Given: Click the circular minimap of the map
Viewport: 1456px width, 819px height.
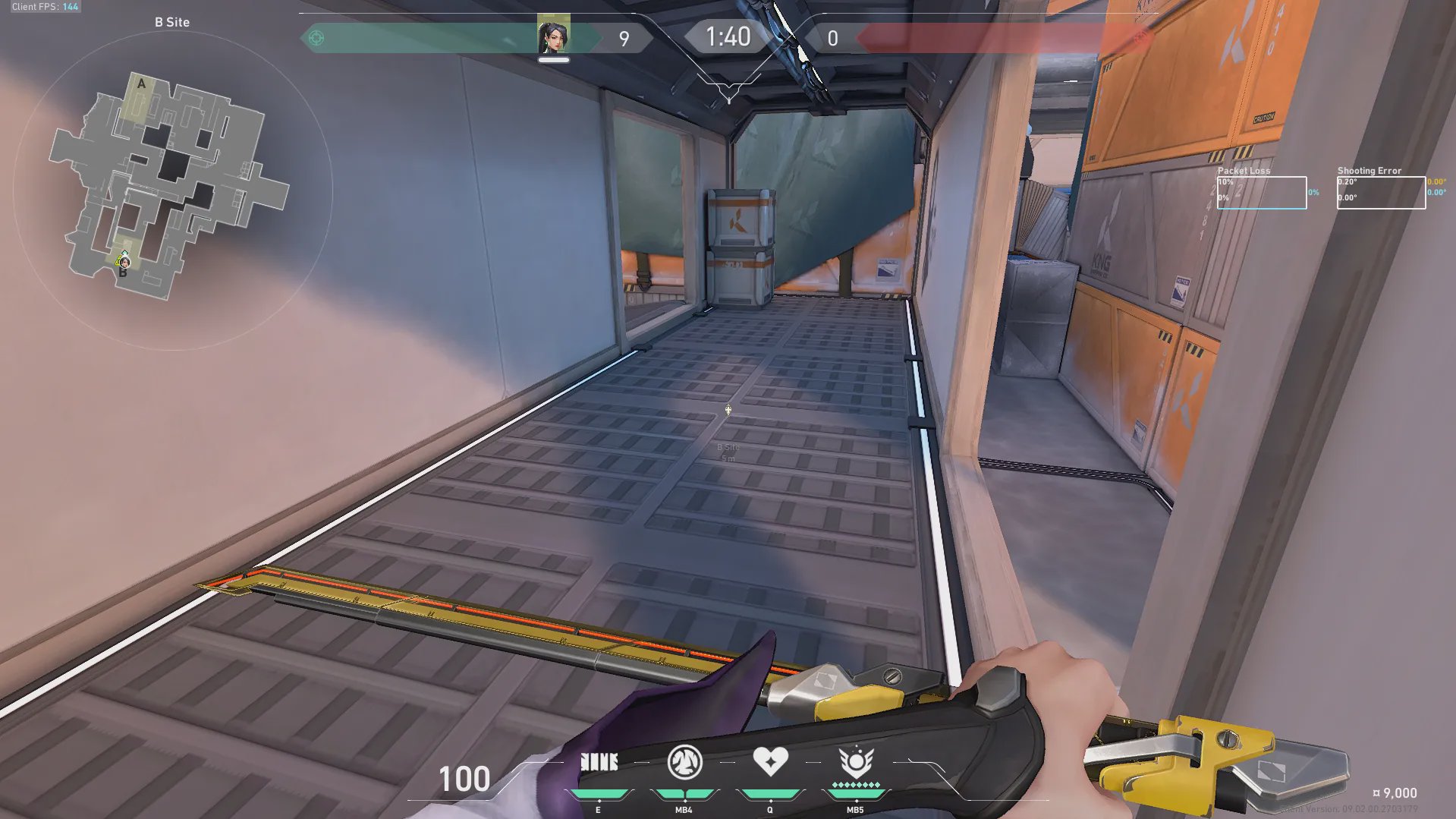Looking at the screenshot, I should coord(173,190).
